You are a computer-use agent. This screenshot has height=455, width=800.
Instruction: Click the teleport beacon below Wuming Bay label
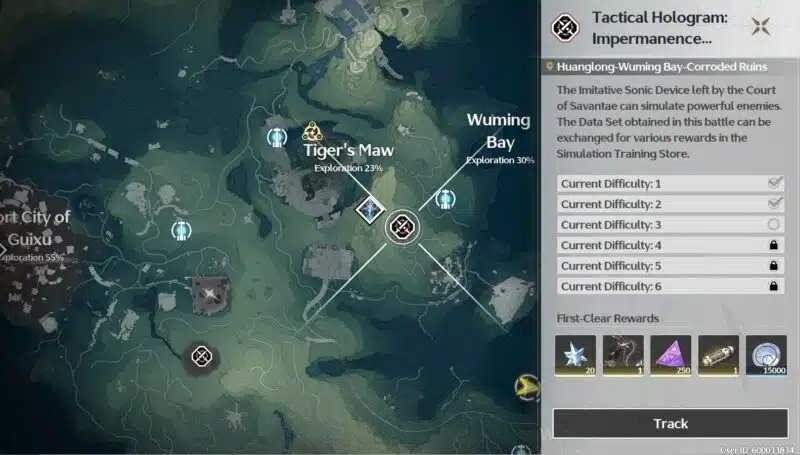(446, 199)
